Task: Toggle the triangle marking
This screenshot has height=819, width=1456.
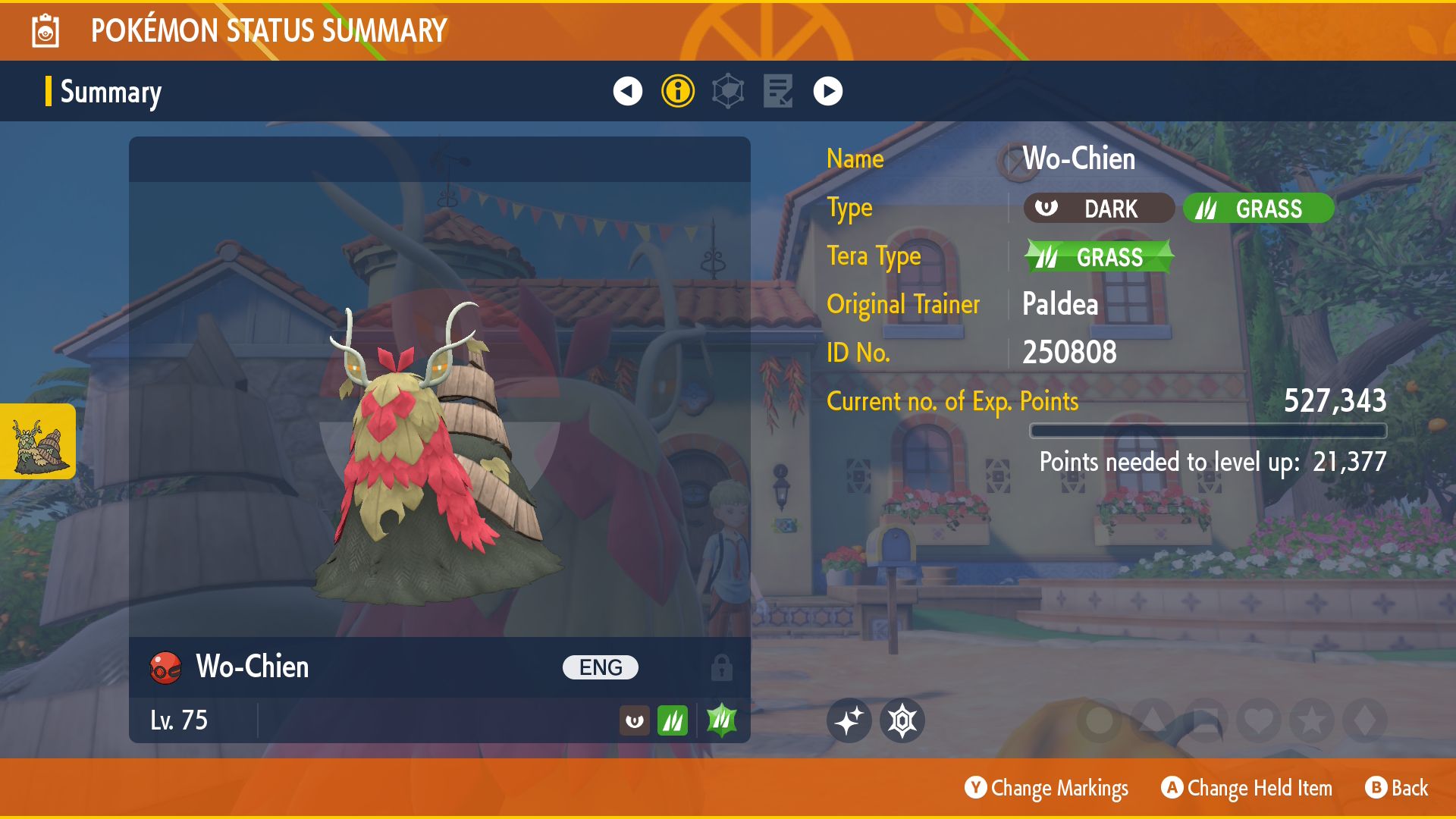Action: [x=1152, y=720]
